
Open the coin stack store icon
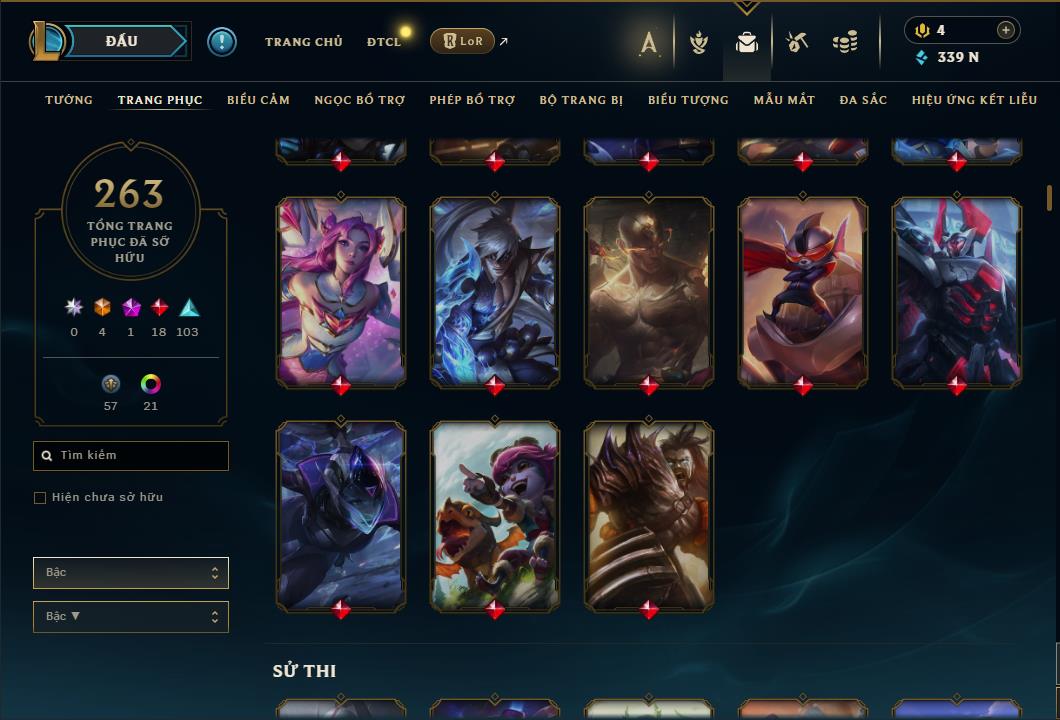[845, 42]
